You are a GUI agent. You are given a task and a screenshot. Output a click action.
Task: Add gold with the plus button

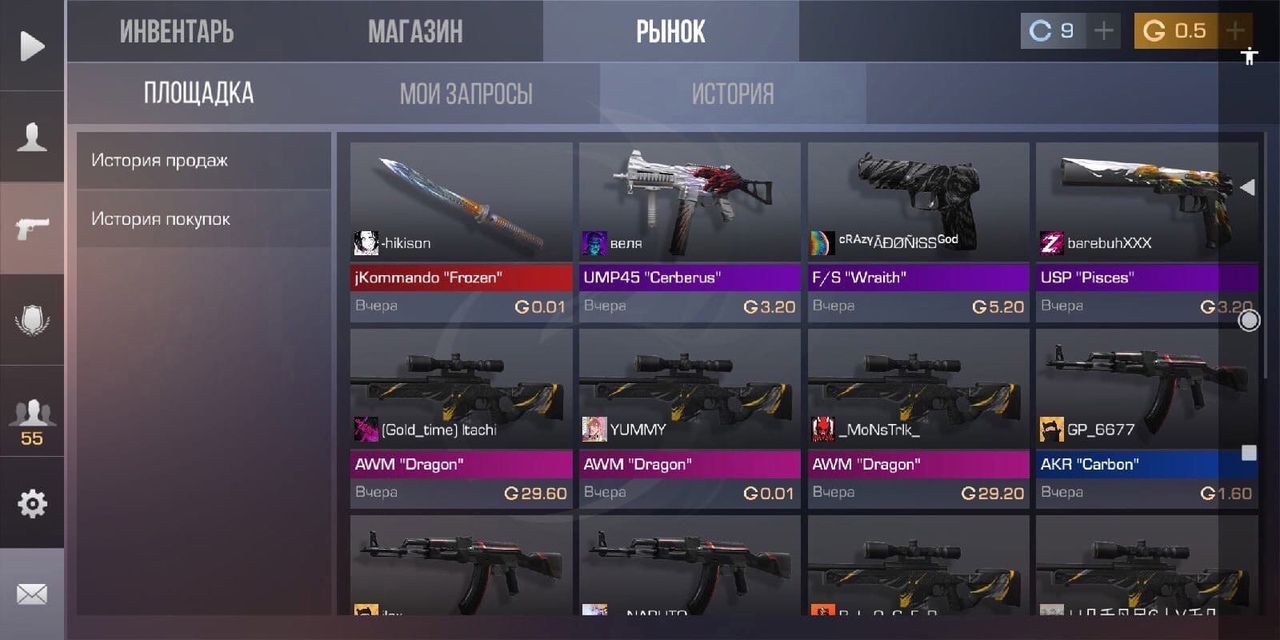(x=1236, y=31)
